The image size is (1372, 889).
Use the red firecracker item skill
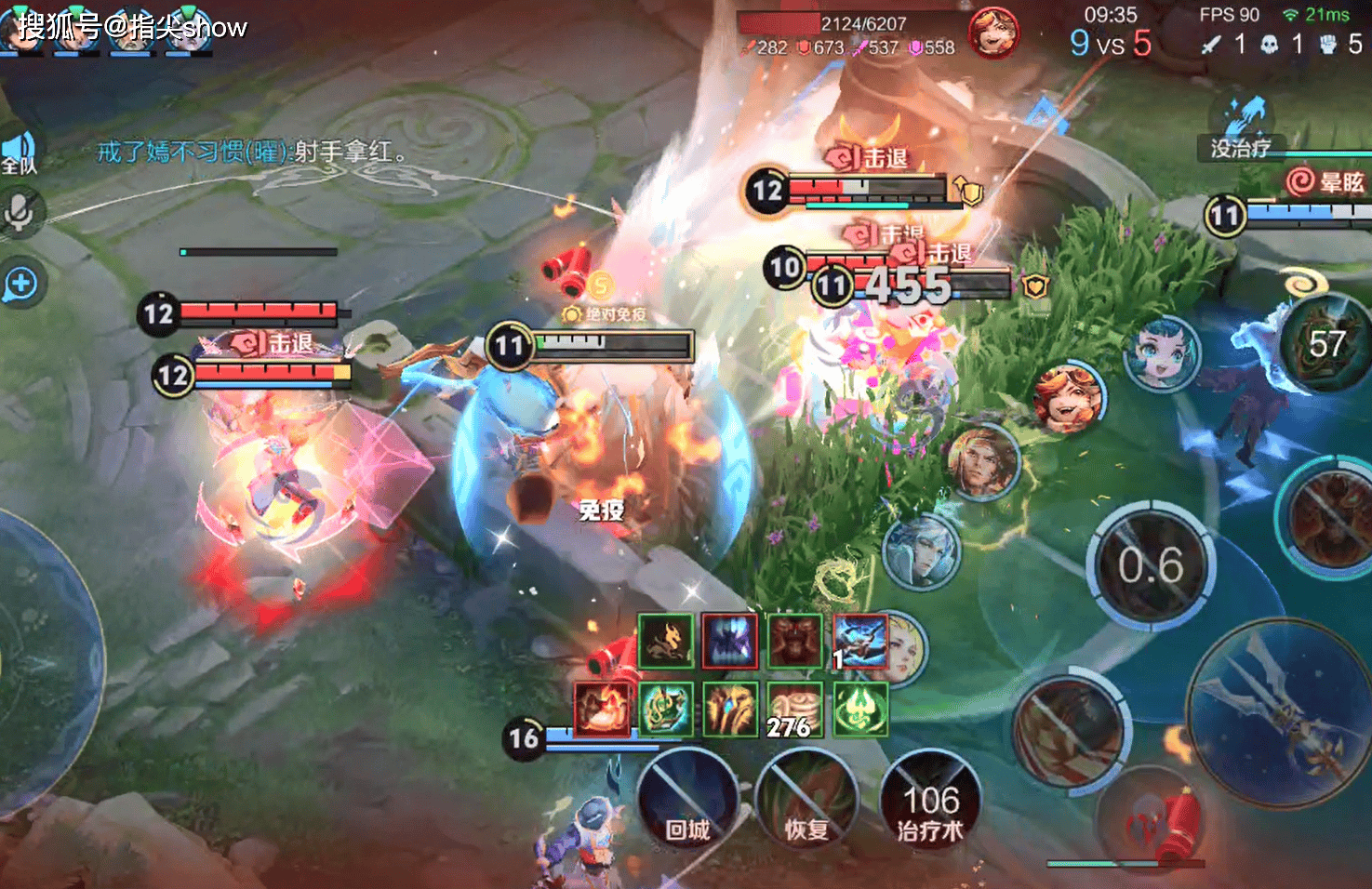[1153, 819]
